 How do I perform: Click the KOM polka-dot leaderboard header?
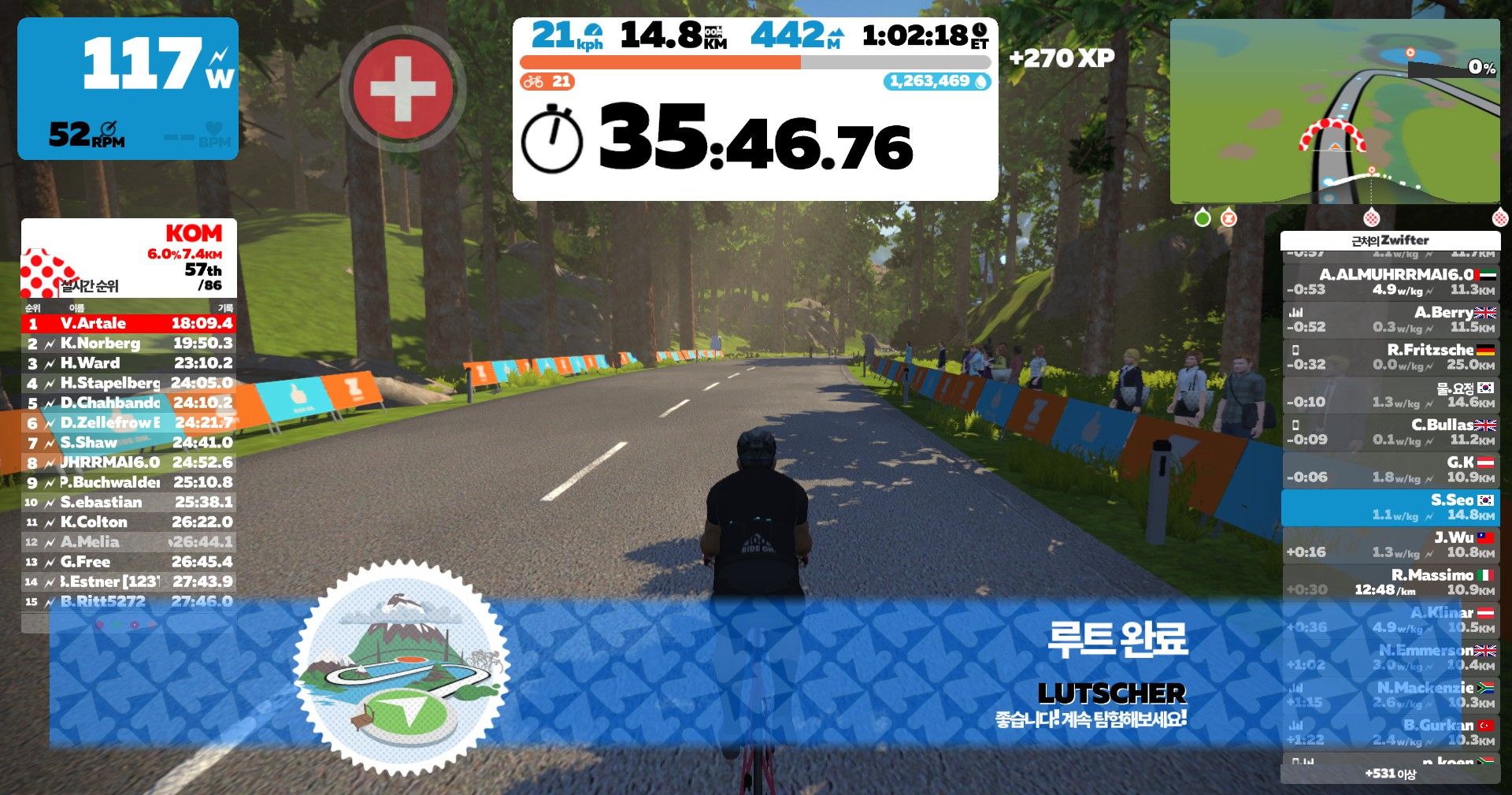click(x=128, y=258)
